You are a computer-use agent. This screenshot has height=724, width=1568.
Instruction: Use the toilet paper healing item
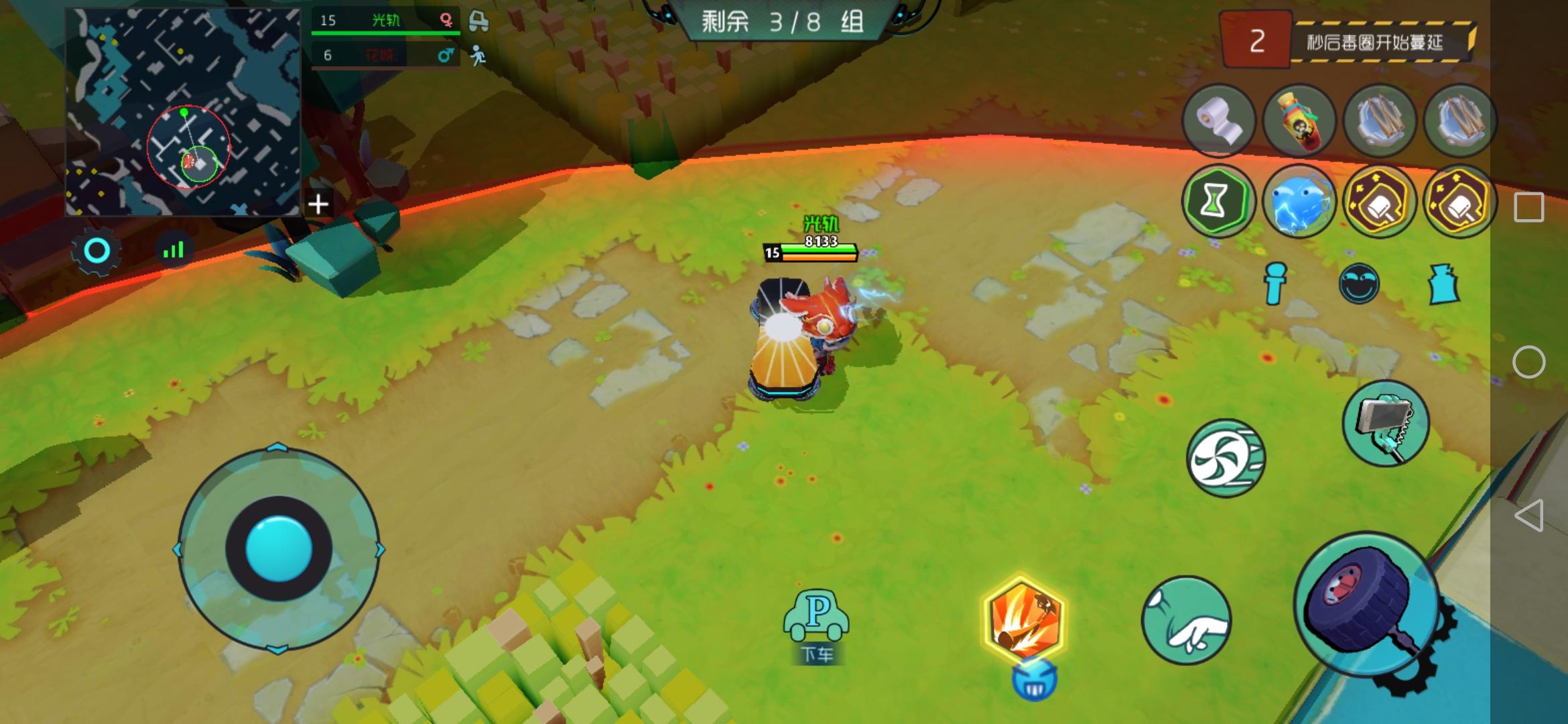pyautogui.click(x=1221, y=121)
